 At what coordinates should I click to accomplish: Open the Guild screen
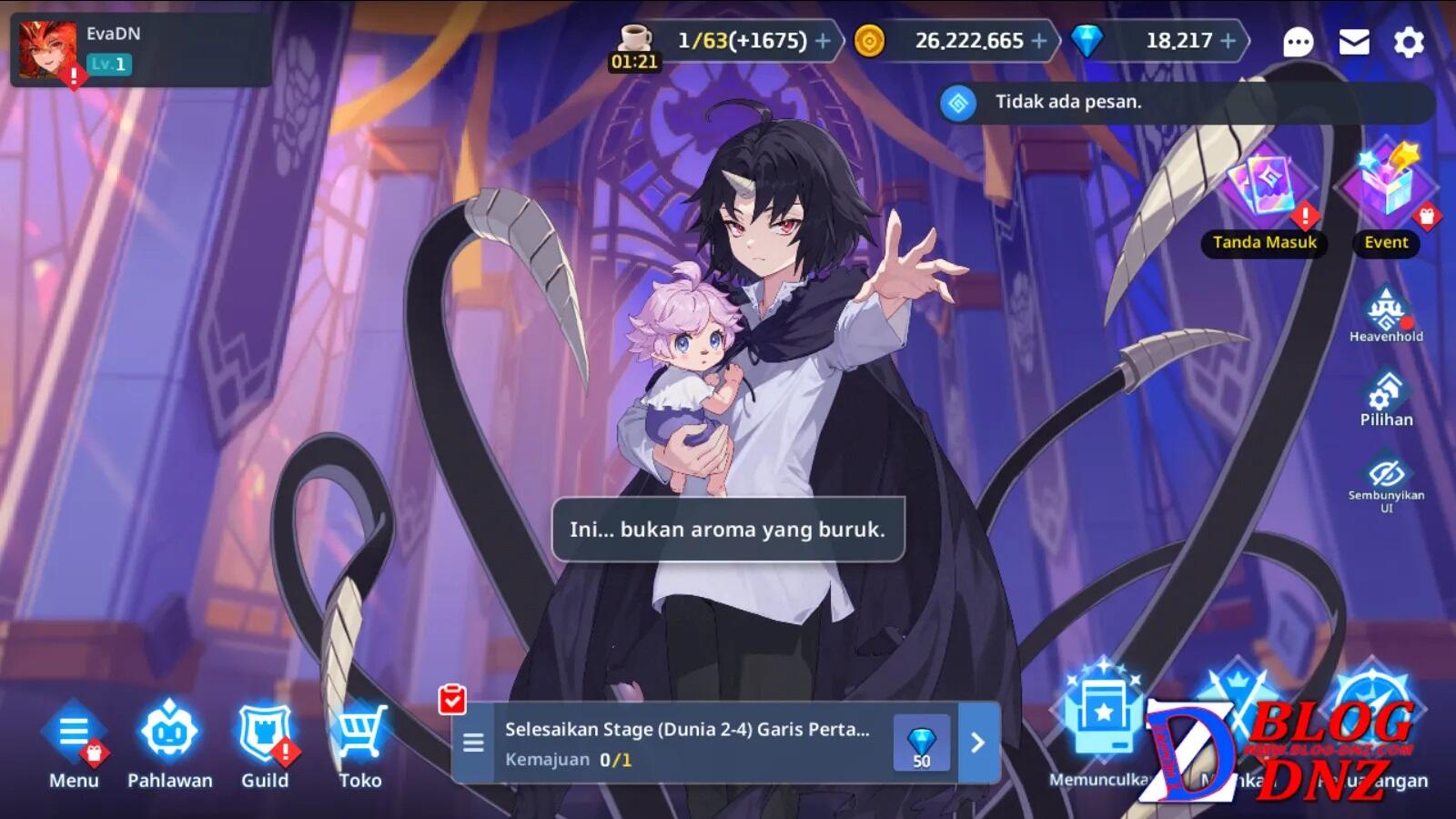265,742
